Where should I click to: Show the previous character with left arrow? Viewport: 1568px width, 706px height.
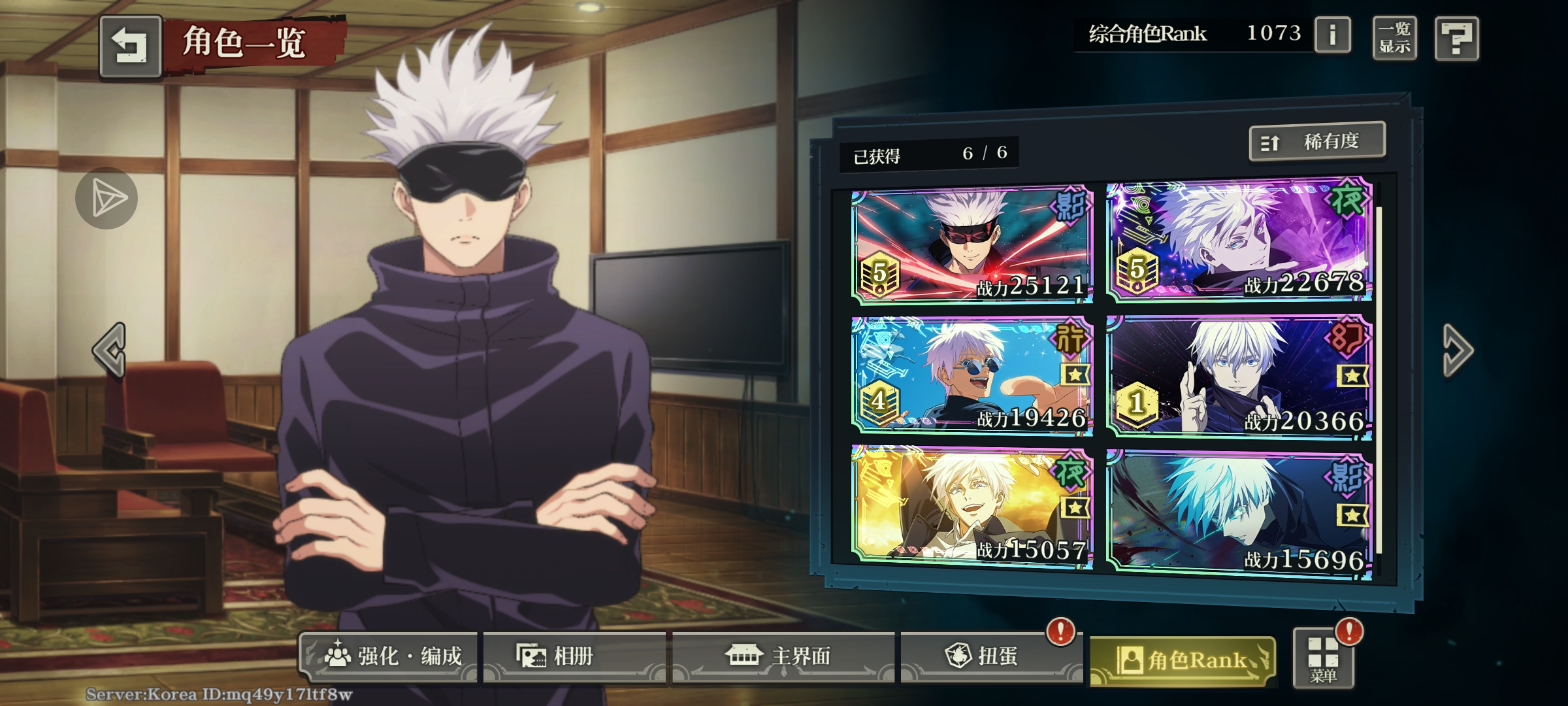[110, 350]
